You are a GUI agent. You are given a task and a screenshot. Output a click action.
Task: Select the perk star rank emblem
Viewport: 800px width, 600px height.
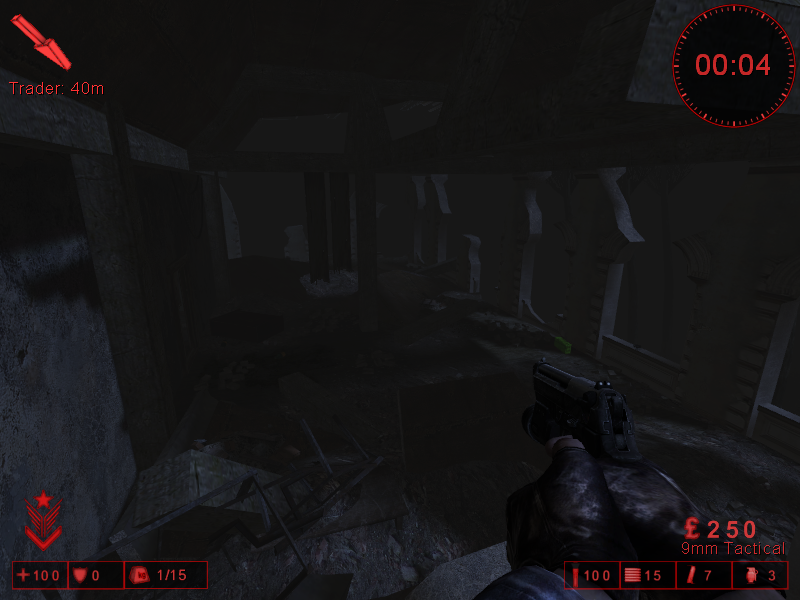pyautogui.click(x=43, y=520)
